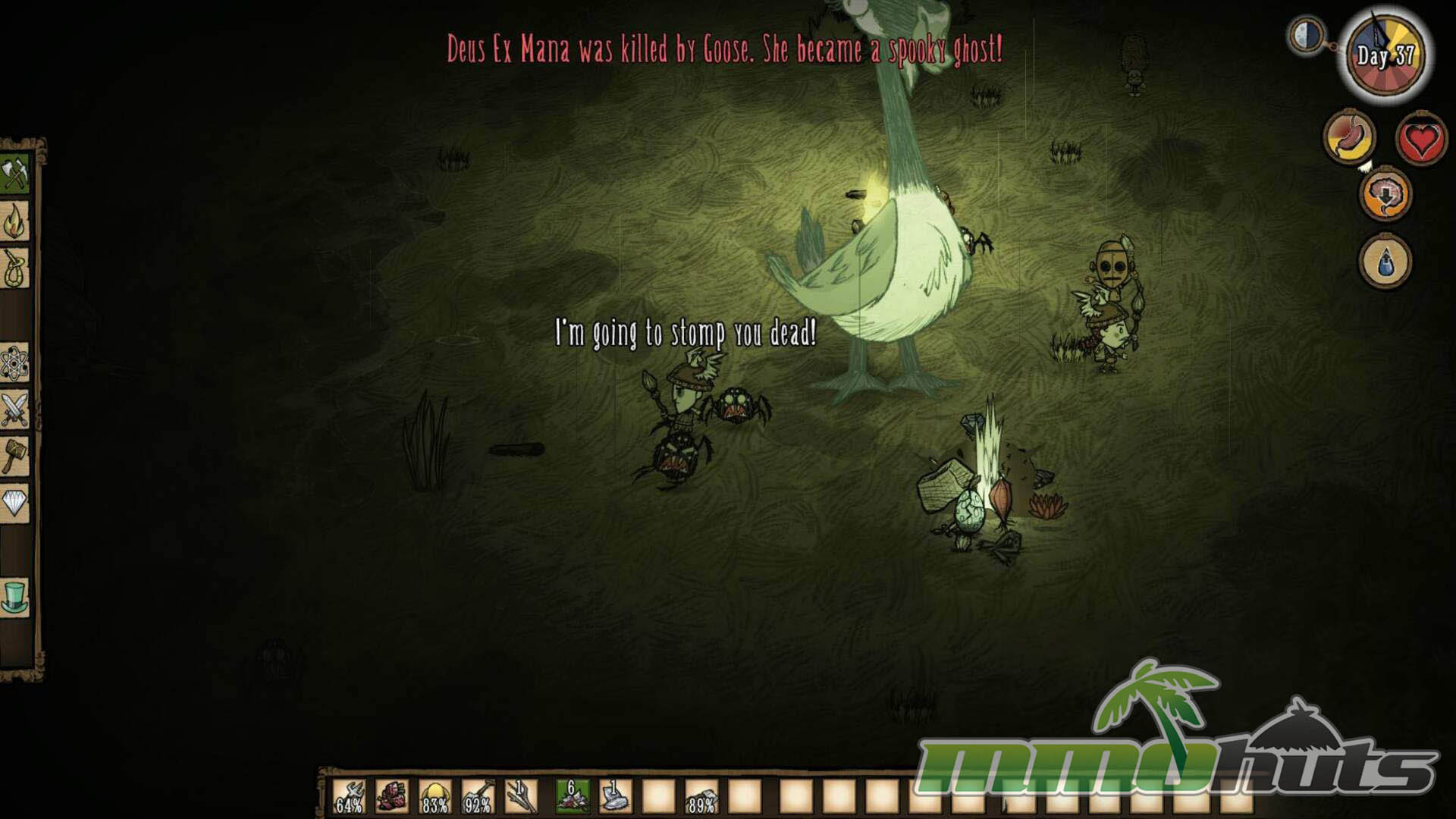This screenshot has width=1456, height=819.
Task: Open the Light crafting tab with flame icon
Action: tap(14, 222)
